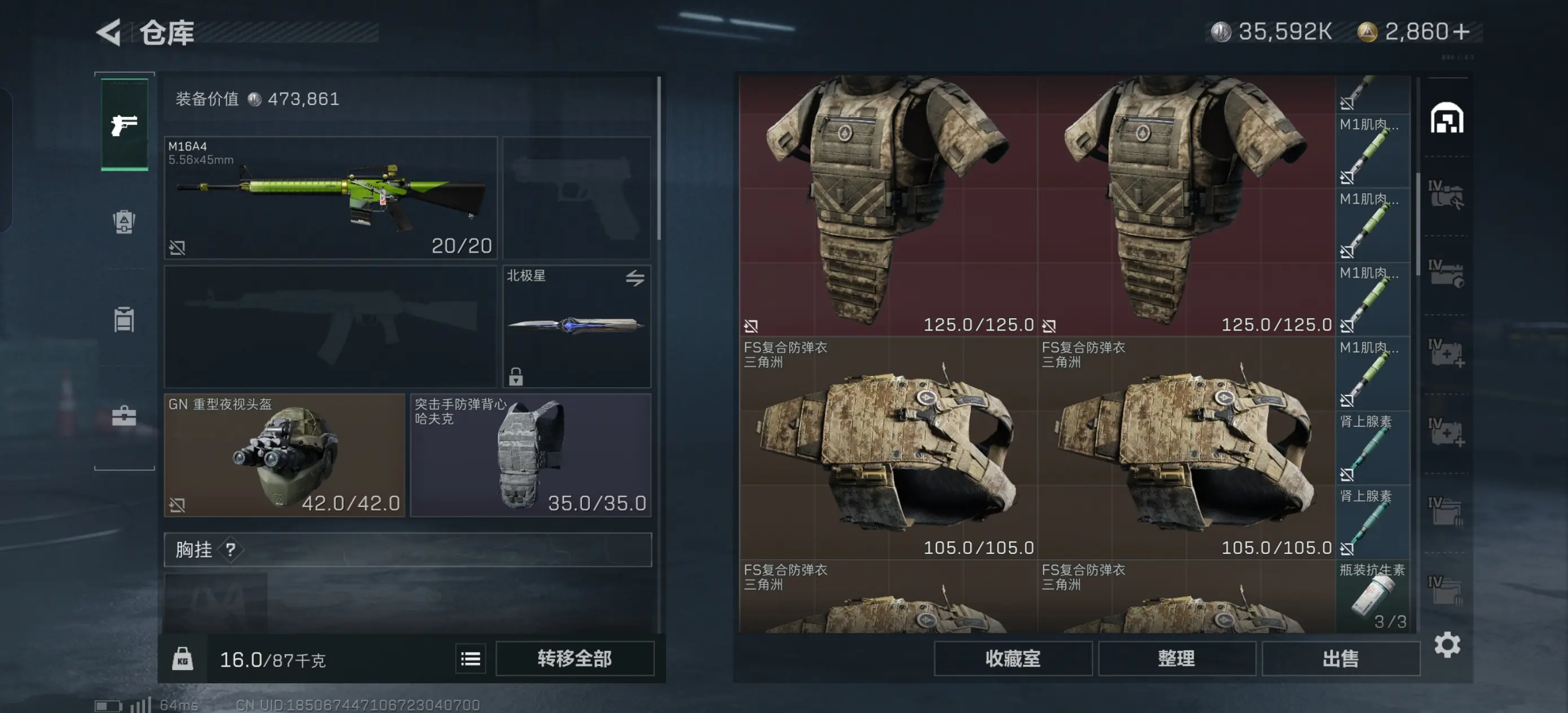Go back using the arrow beside 仓库

[109, 32]
